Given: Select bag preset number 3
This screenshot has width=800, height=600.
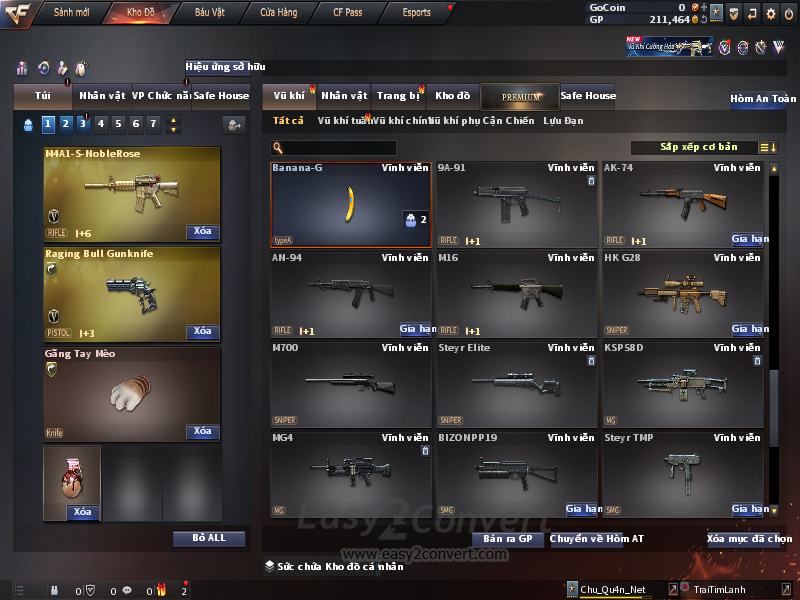Looking at the screenshot, I should (82, 124).
